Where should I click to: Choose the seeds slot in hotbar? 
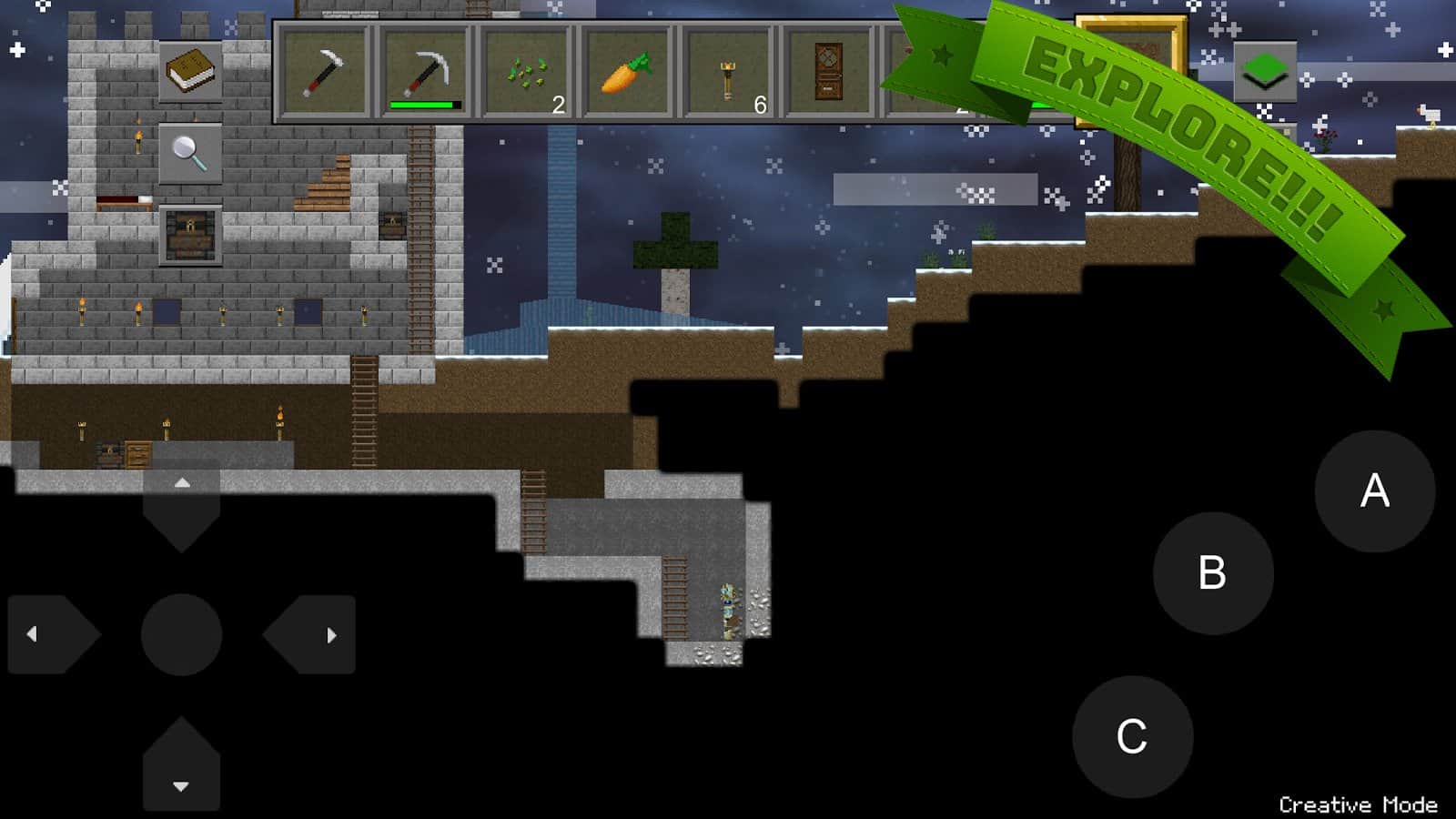(527, 73)
